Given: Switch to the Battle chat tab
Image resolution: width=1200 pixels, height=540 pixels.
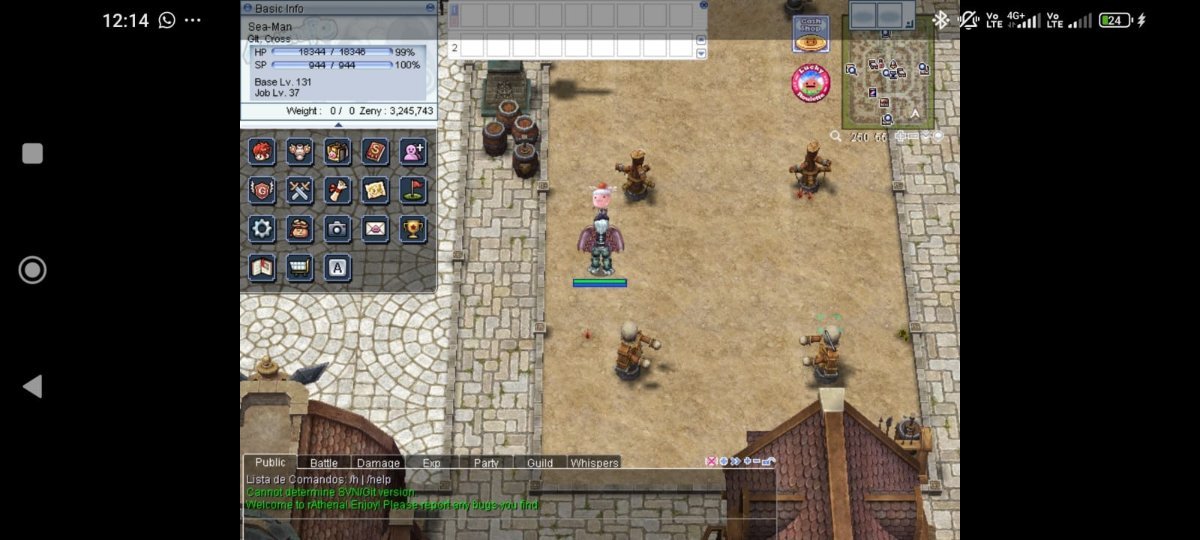Looking at the screenshot, I should (x=323, y=463).
